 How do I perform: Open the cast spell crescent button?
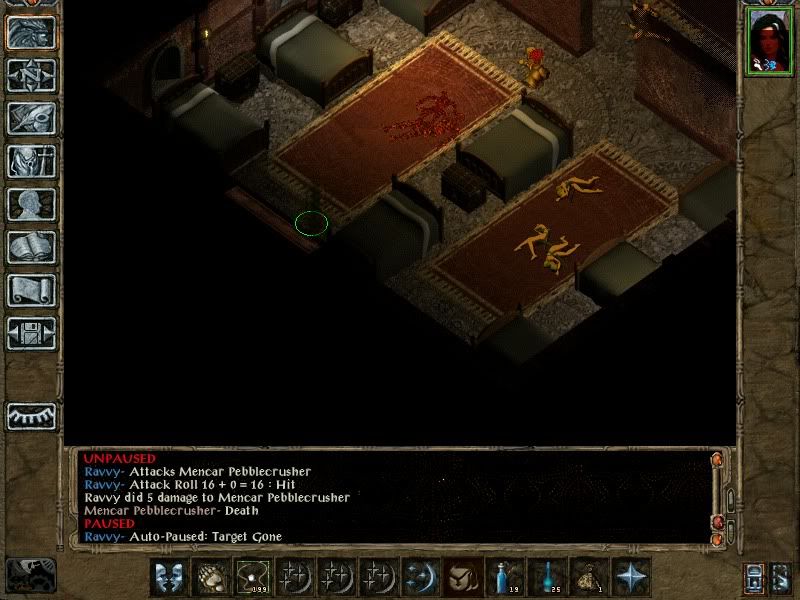421,577
